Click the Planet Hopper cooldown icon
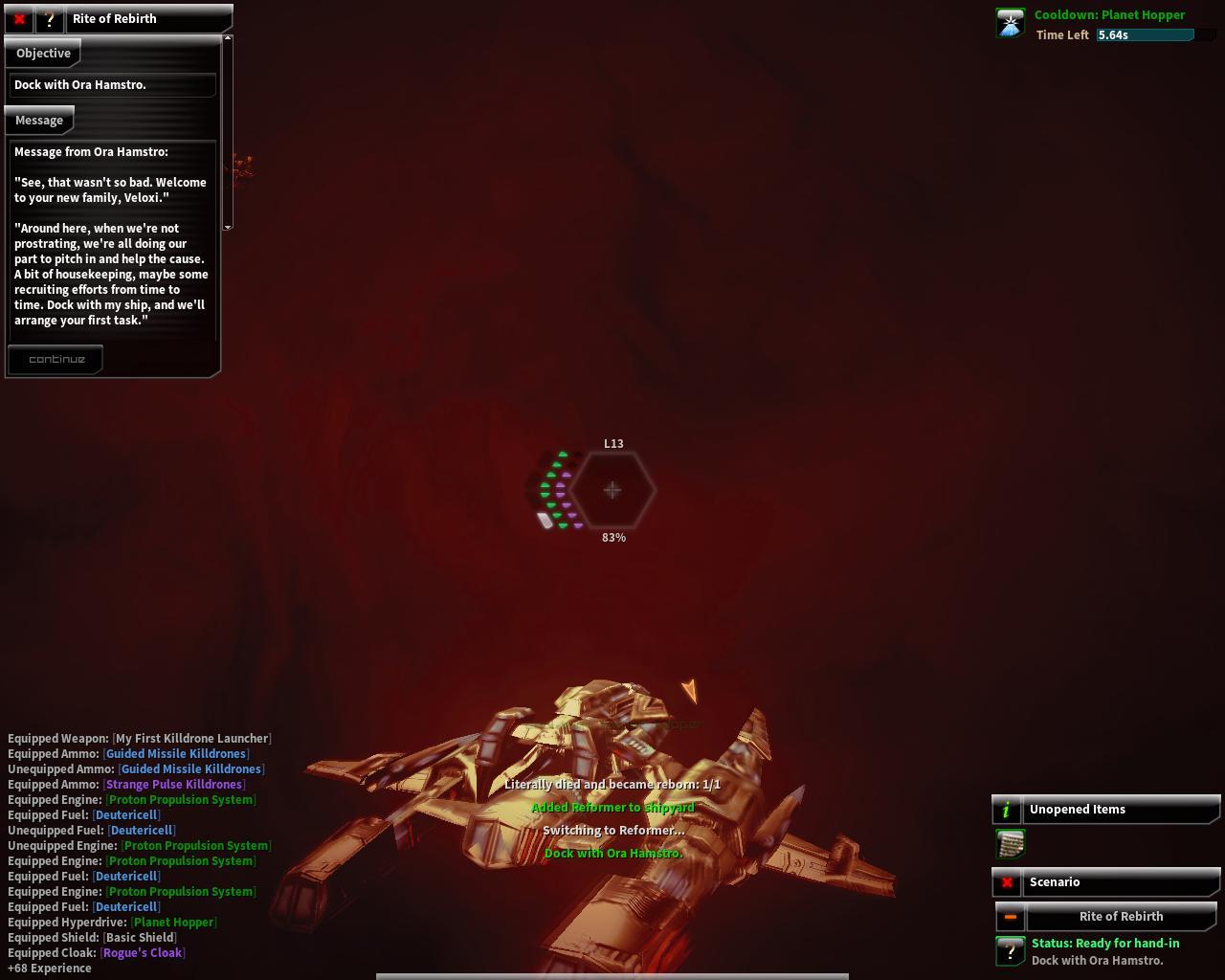Viewport: 1225px width, 980px height. [x=1011, y=23]
